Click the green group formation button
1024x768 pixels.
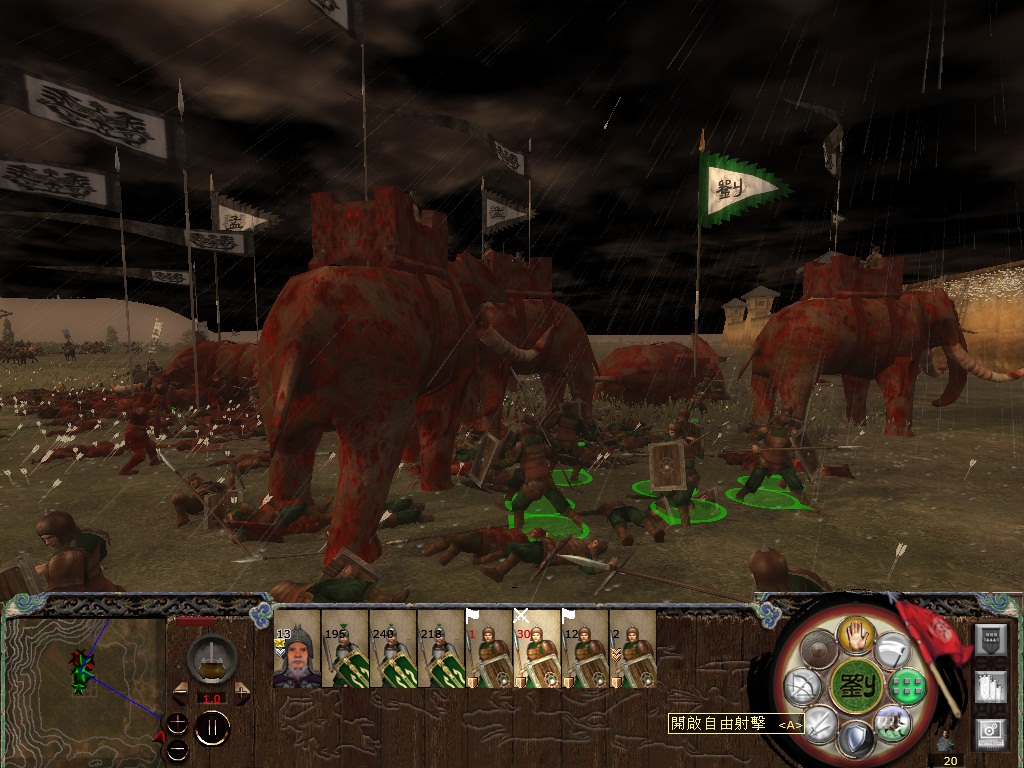tap(910, 686)
